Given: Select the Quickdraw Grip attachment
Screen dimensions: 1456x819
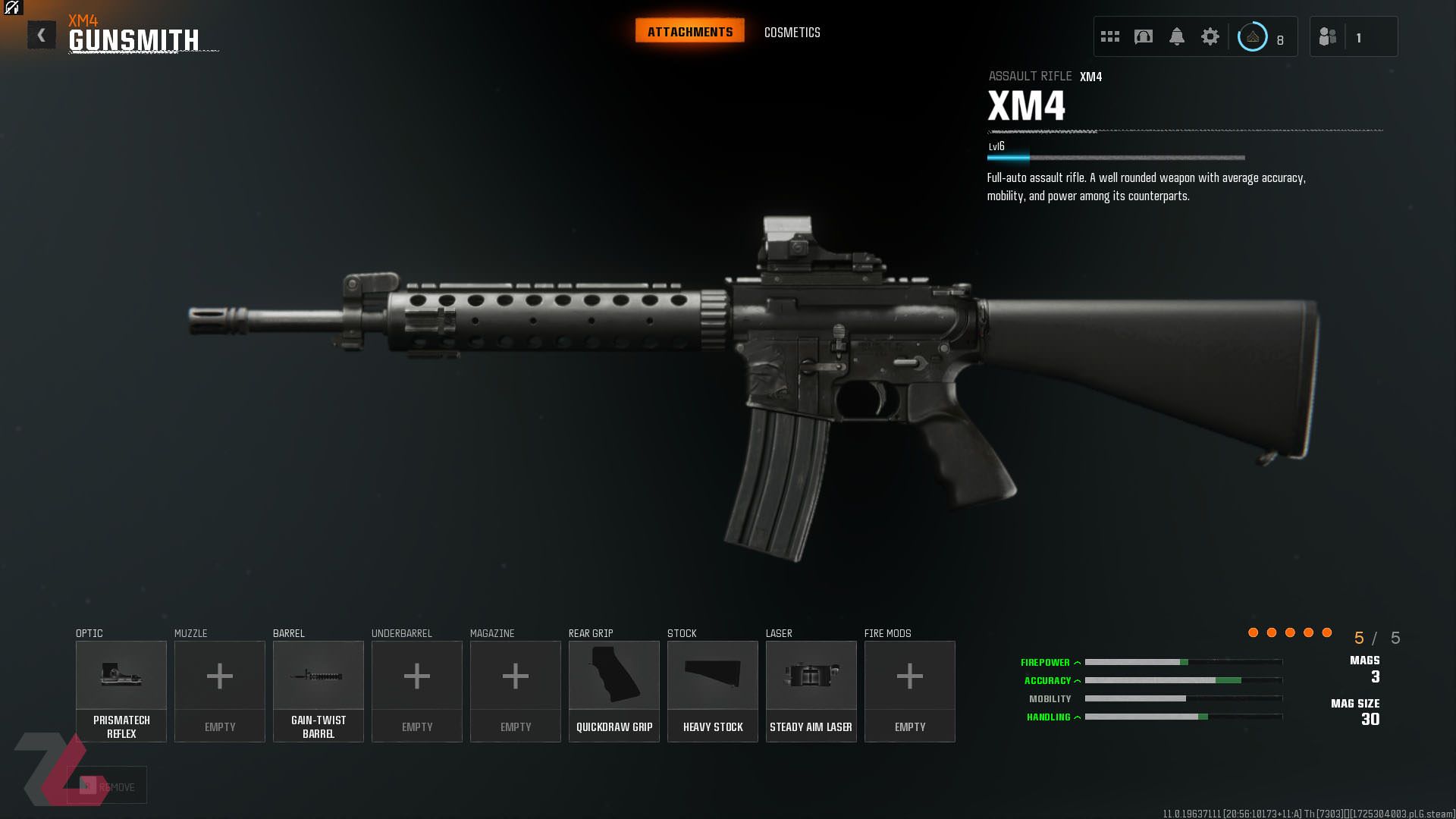Looking at the screenshot, I should click(x=613, y=690).
